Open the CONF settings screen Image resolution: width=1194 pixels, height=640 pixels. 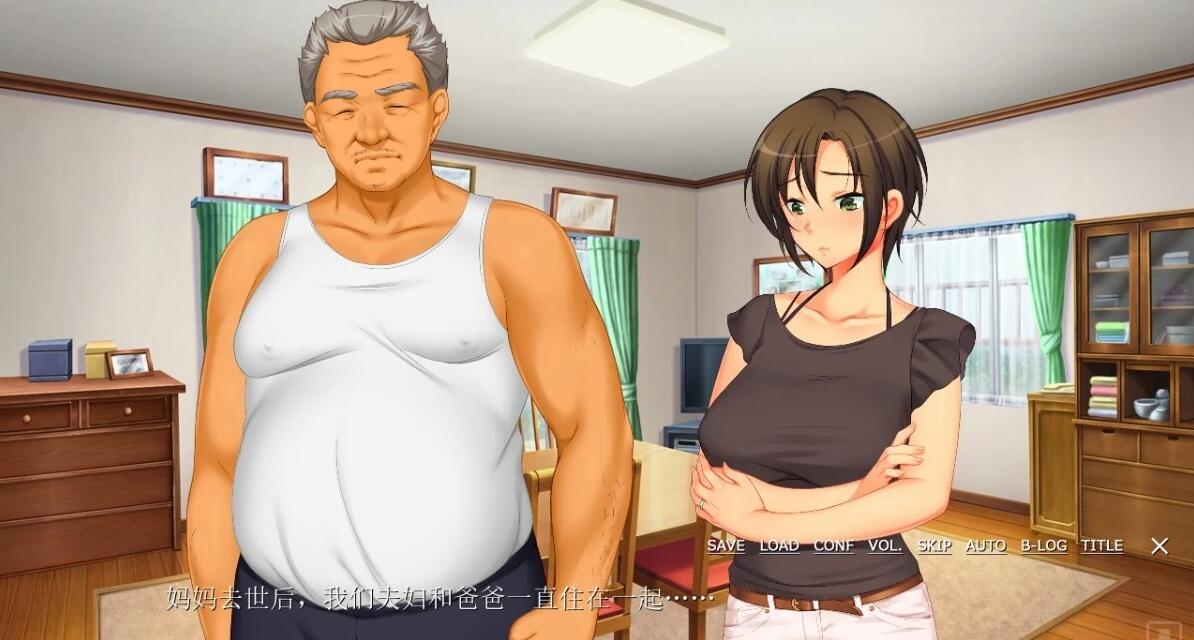click(x=833, y=546)
